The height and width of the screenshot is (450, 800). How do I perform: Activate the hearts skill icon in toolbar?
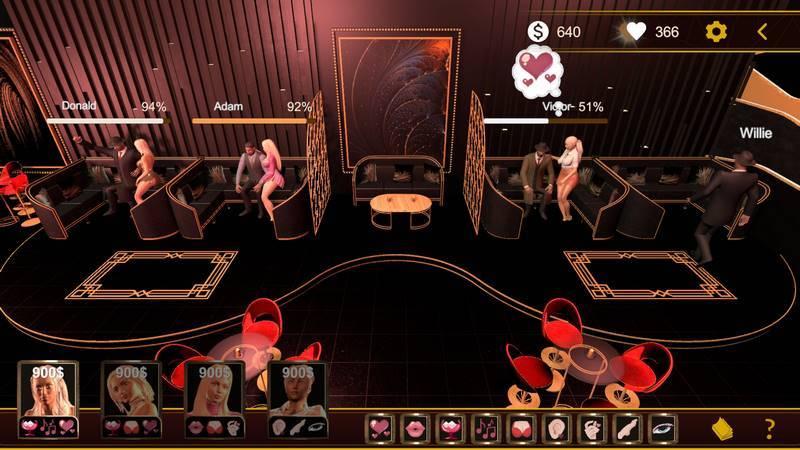coord(381,428)
